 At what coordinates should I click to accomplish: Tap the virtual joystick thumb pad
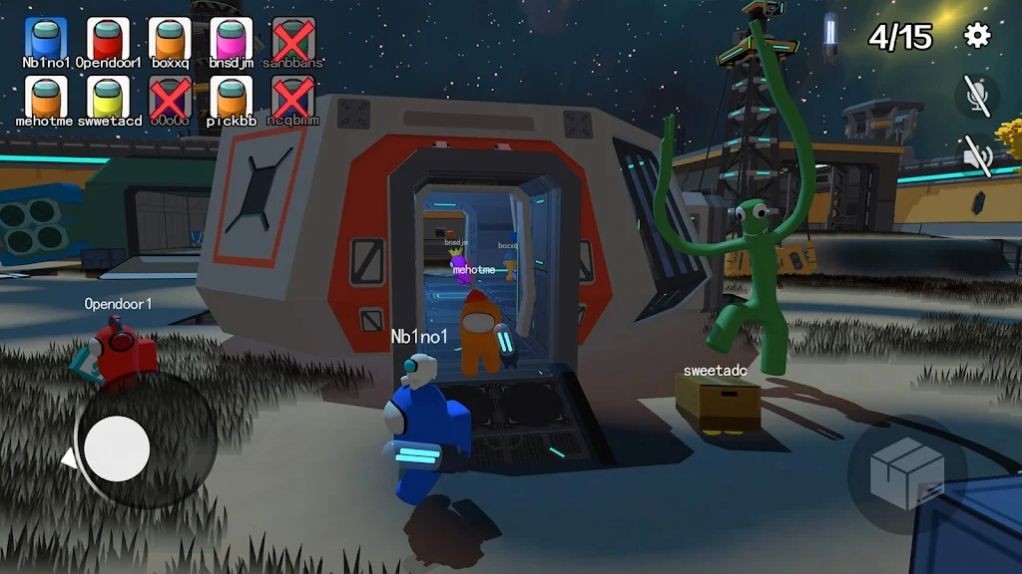tap(117, 449)
